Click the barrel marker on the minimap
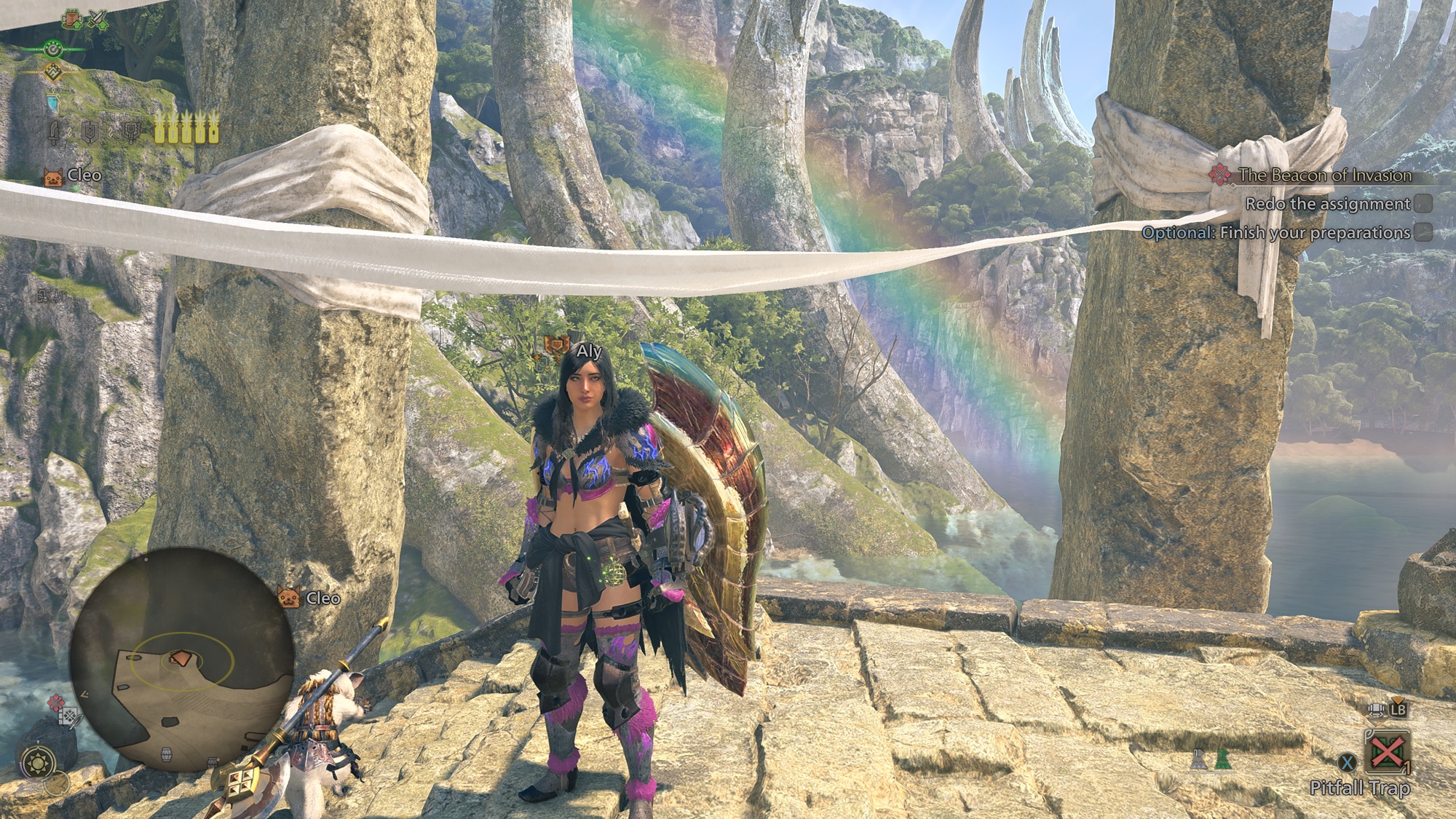Screen dimensions: 1456x819 [x=166, y=753]
